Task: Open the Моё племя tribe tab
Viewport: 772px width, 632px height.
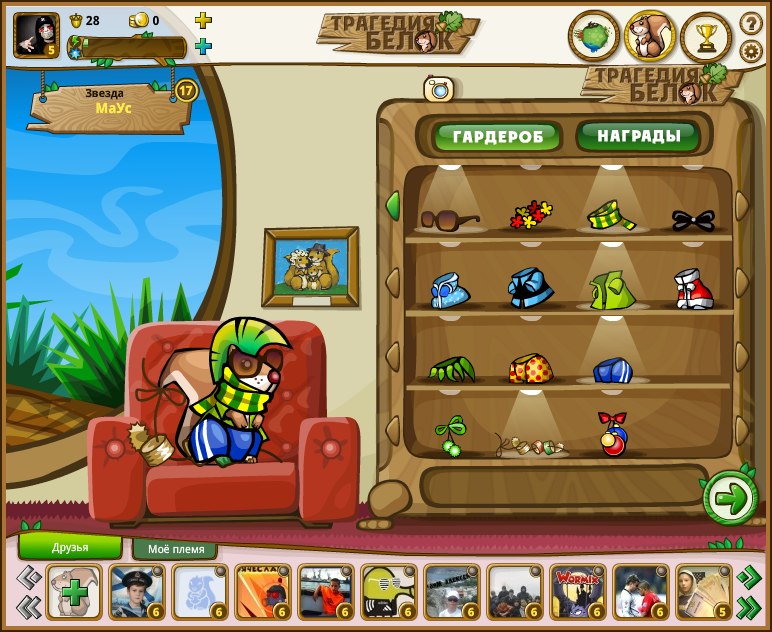Action: pos(175,549)
